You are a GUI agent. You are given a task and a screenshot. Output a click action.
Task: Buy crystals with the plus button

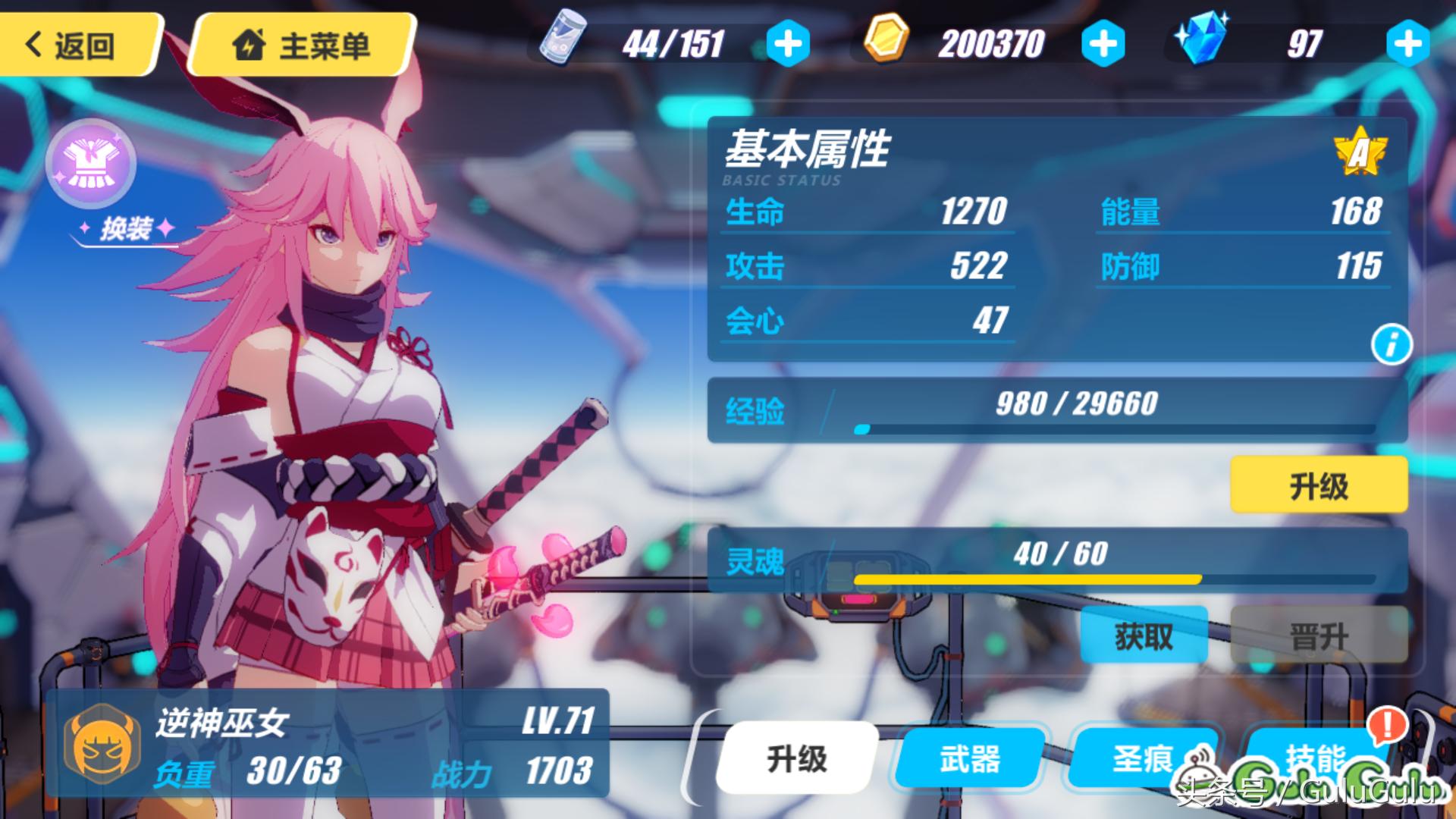(x=1407, y=44)
